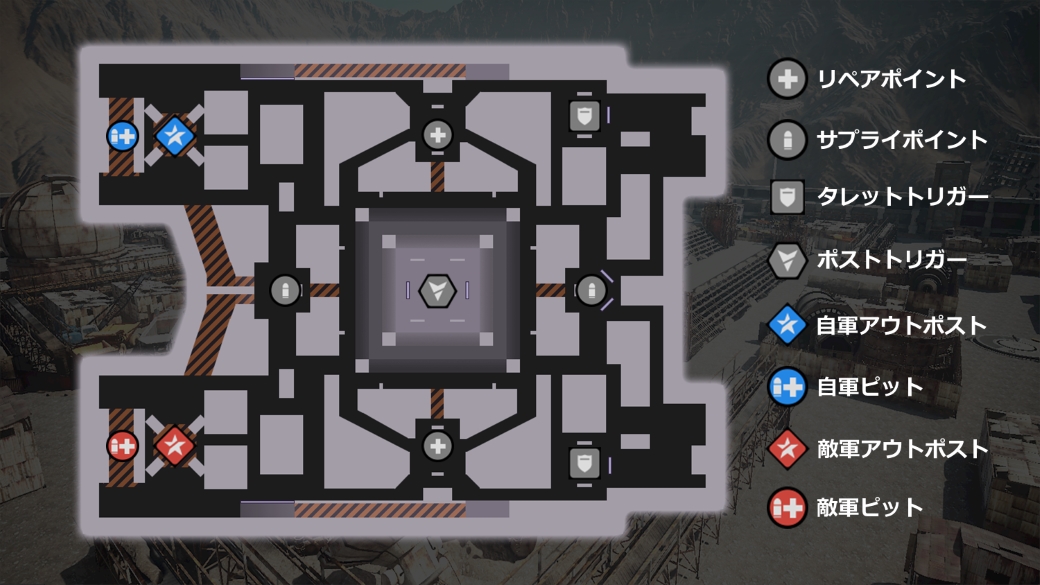The width and height of the screenshot is (1040, 585).
Task: Select the red enemy outpost diamond on the map
Action: pyautogui.click(x=176, y=444)
